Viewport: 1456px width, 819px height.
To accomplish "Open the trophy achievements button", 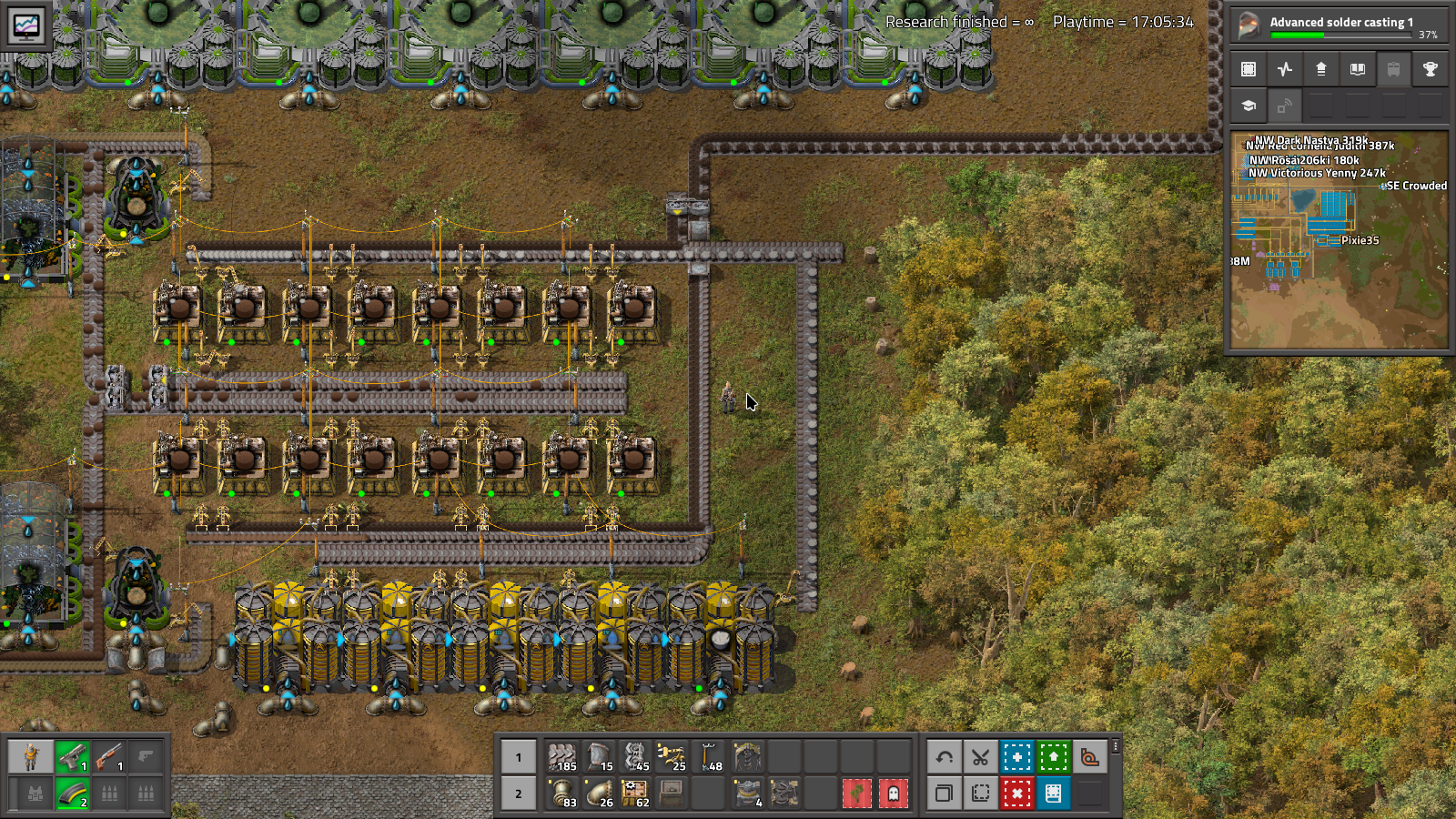I will [x=1430, y=69].
